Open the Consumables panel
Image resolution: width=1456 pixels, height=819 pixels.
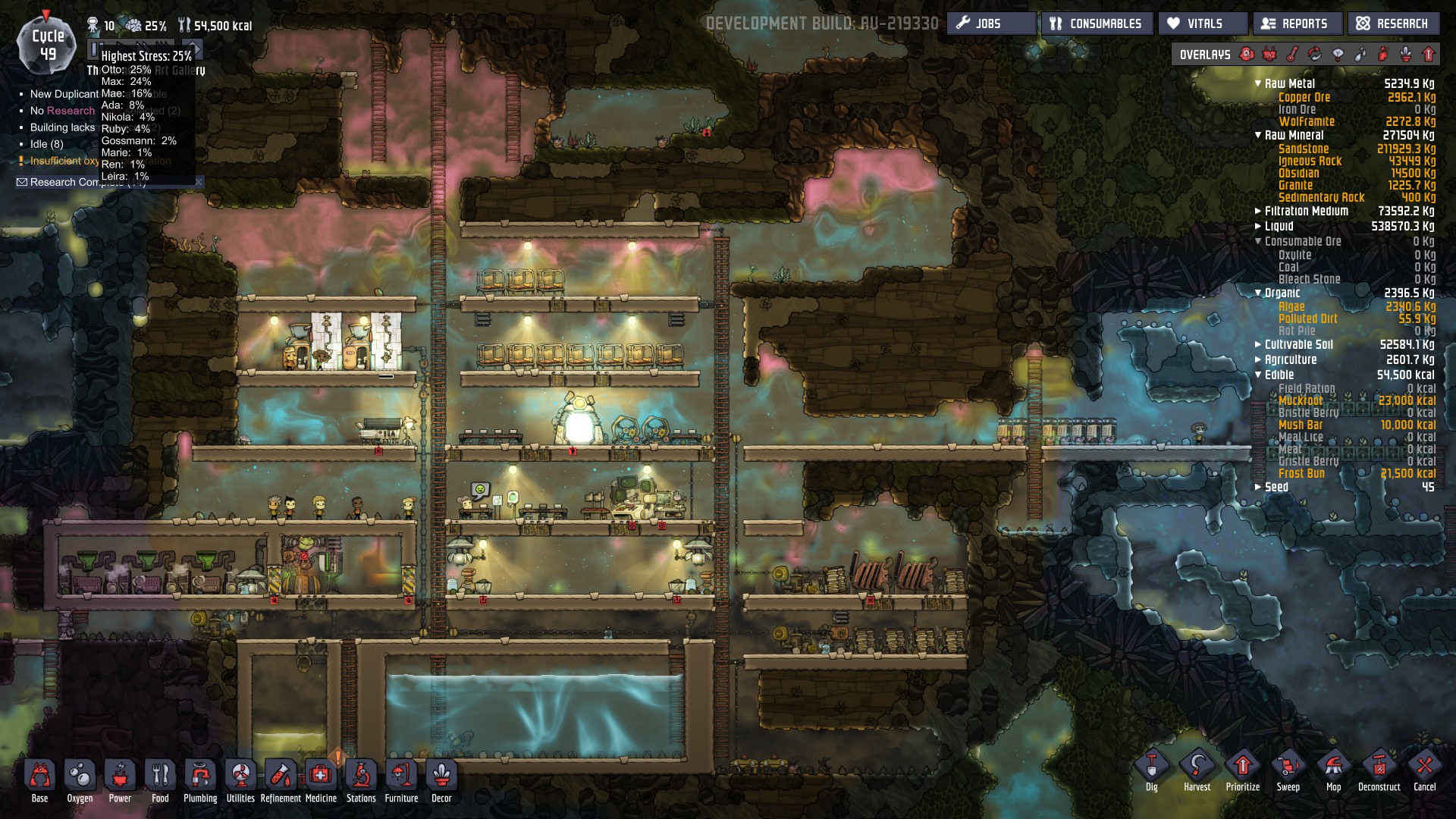1097,24
